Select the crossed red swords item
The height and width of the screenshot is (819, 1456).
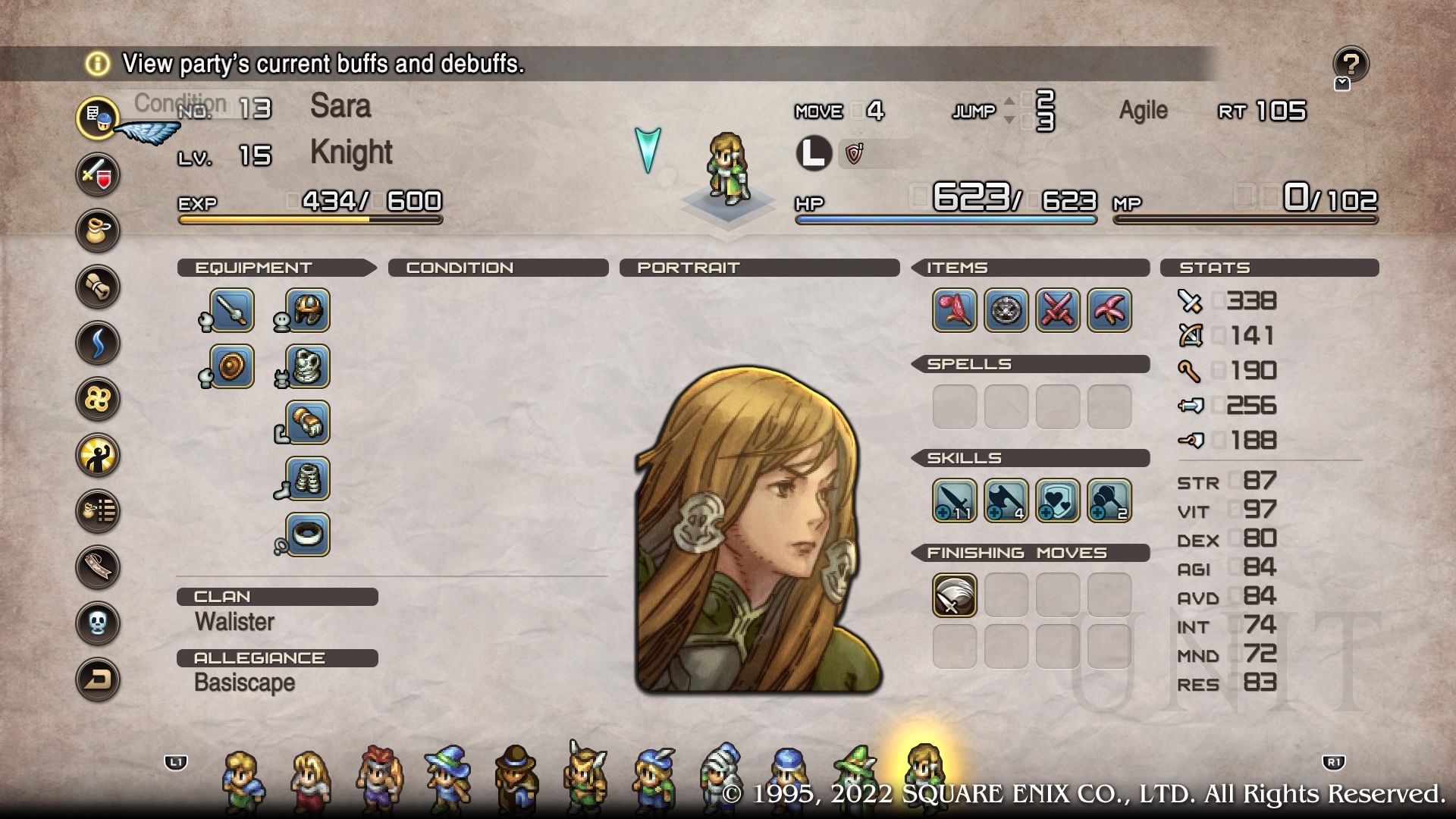coord(1058,310)
